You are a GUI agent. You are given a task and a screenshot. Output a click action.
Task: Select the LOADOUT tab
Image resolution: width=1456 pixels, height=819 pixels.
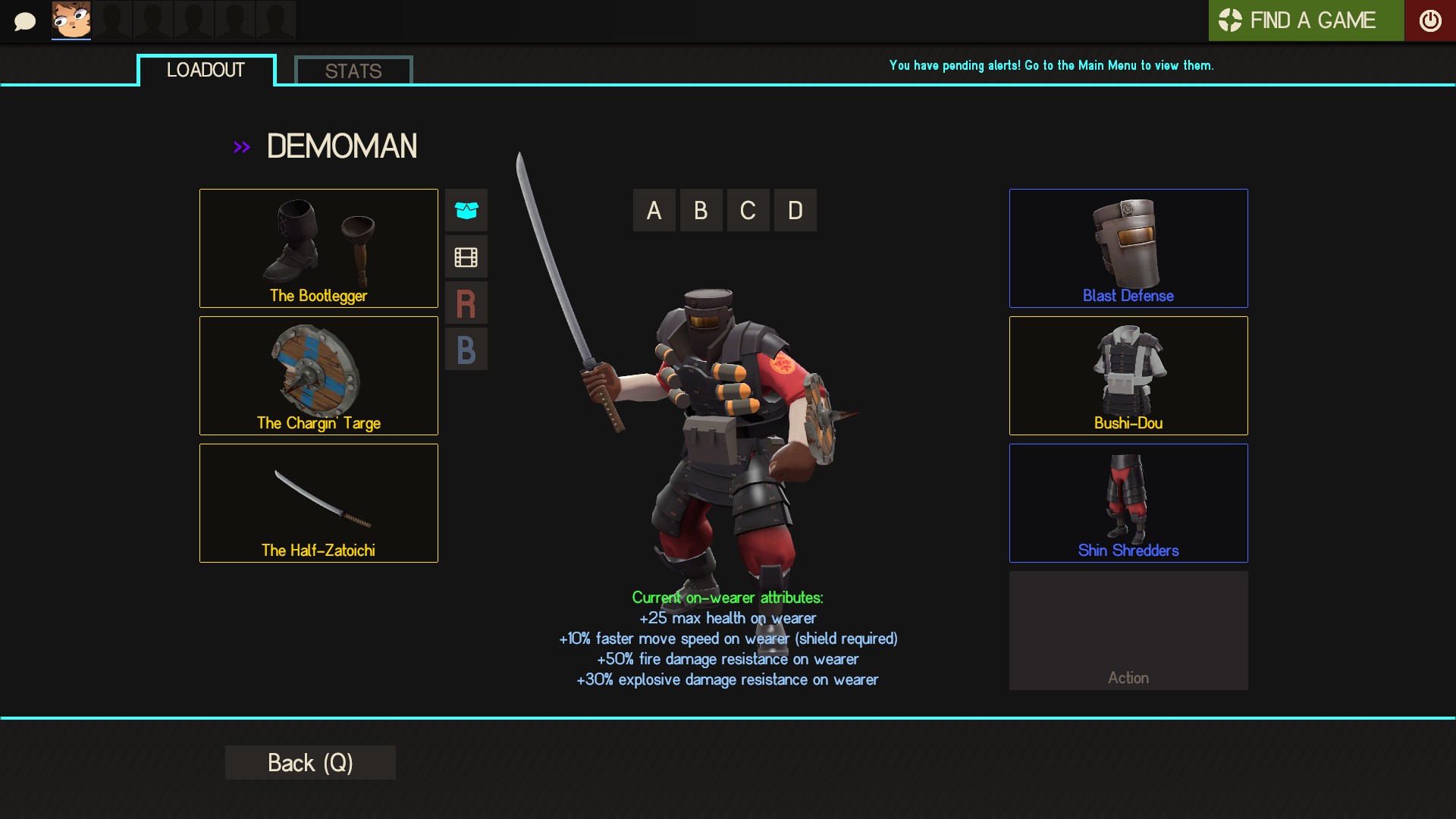click(206, 70)
